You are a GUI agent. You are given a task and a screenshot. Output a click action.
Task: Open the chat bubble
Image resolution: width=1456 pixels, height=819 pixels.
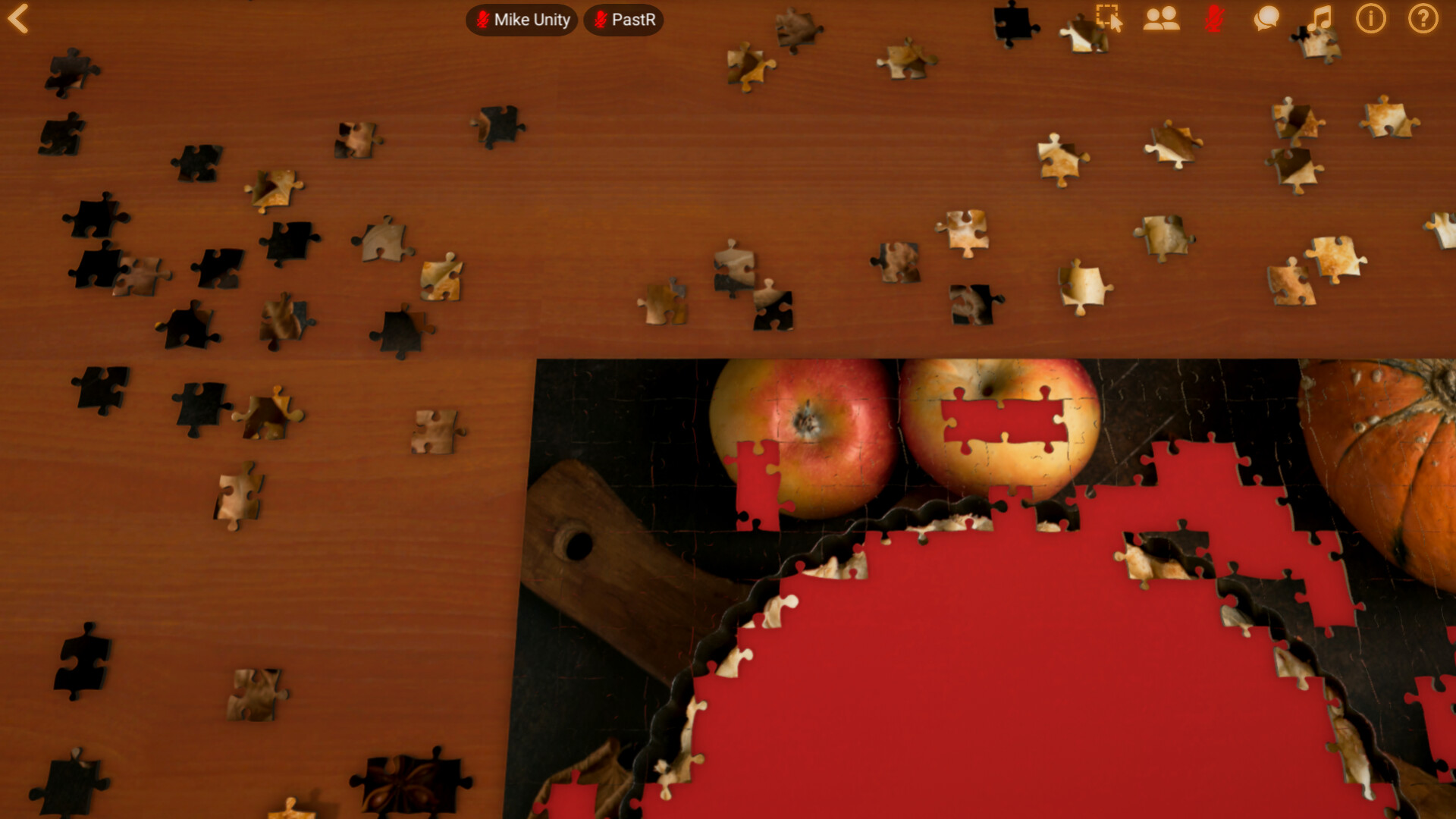tap(1266, 19)
